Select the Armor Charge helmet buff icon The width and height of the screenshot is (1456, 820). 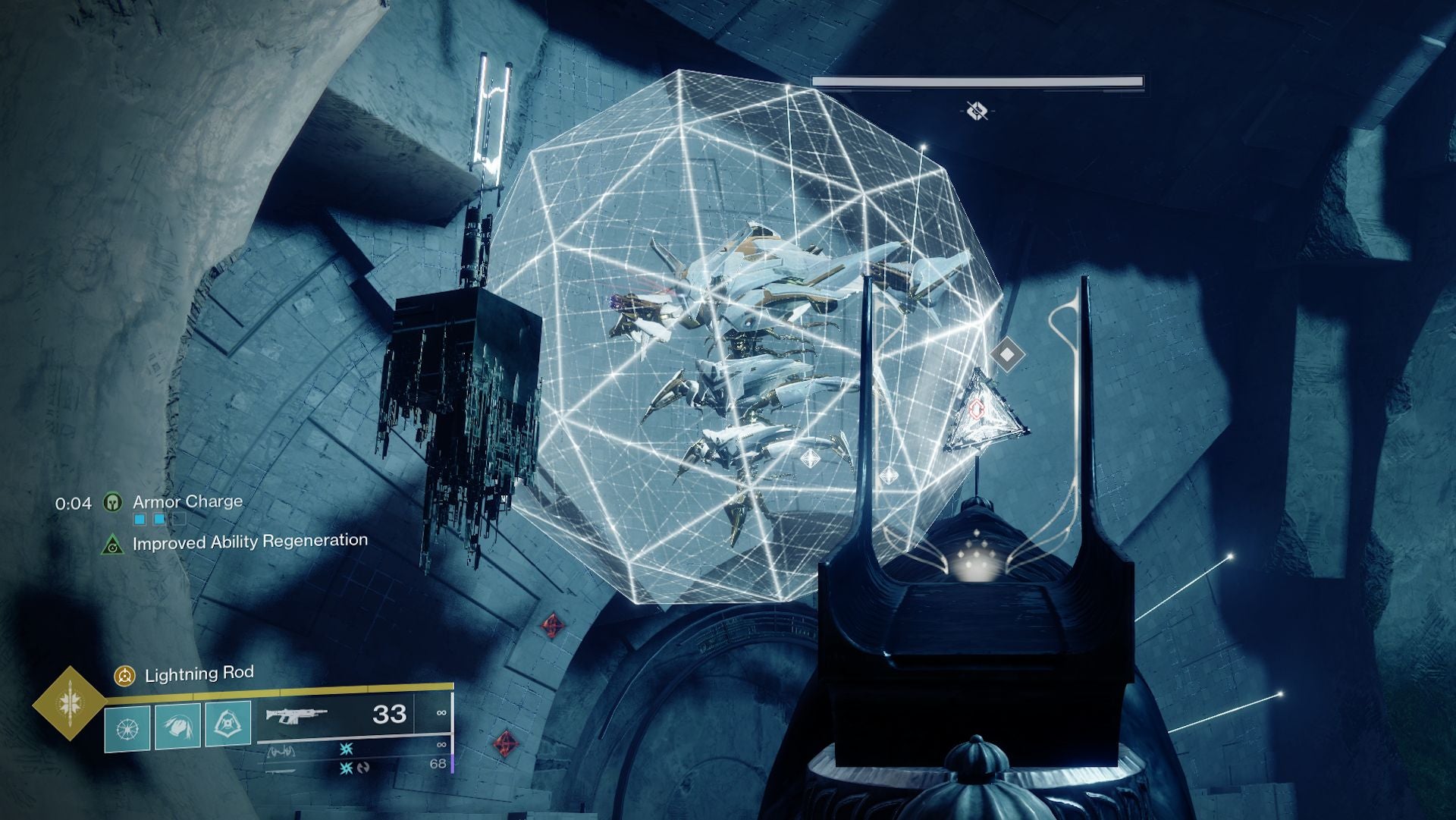click(113, 502)
